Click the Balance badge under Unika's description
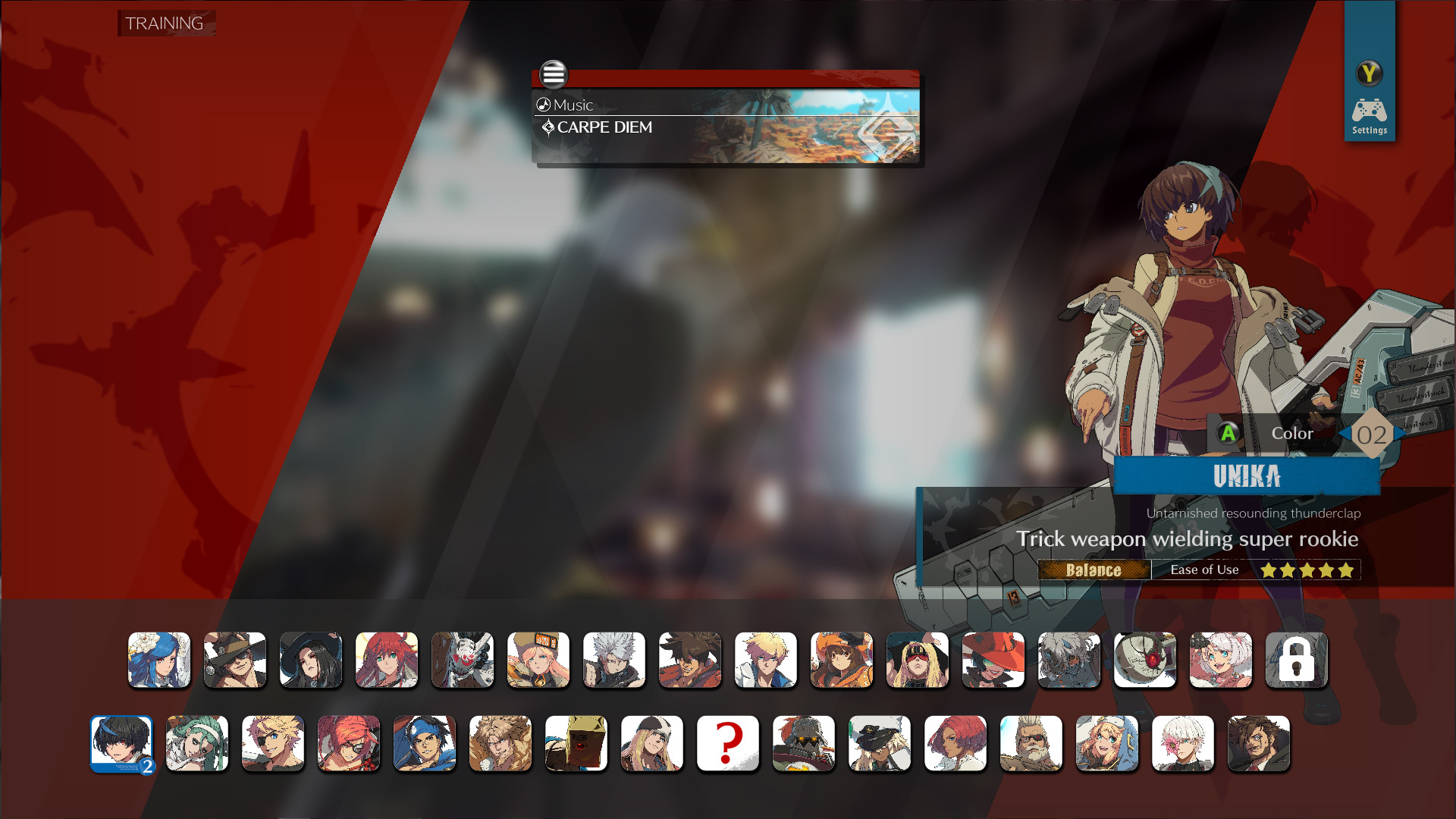Image resolution: width=1456 pixels, height=819 pixels. [1093, 570]
